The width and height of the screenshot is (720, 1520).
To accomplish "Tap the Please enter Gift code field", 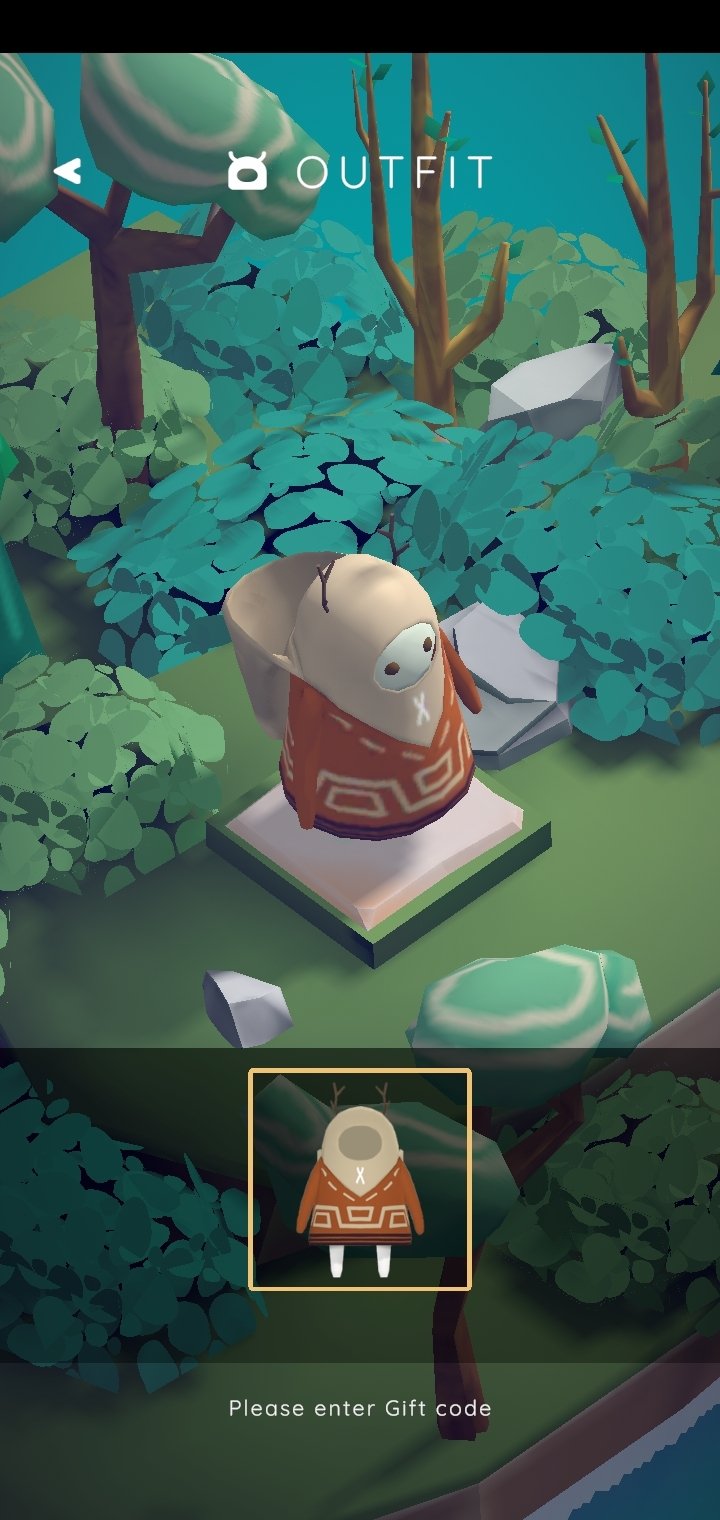I will click(x=360, y=1408).
